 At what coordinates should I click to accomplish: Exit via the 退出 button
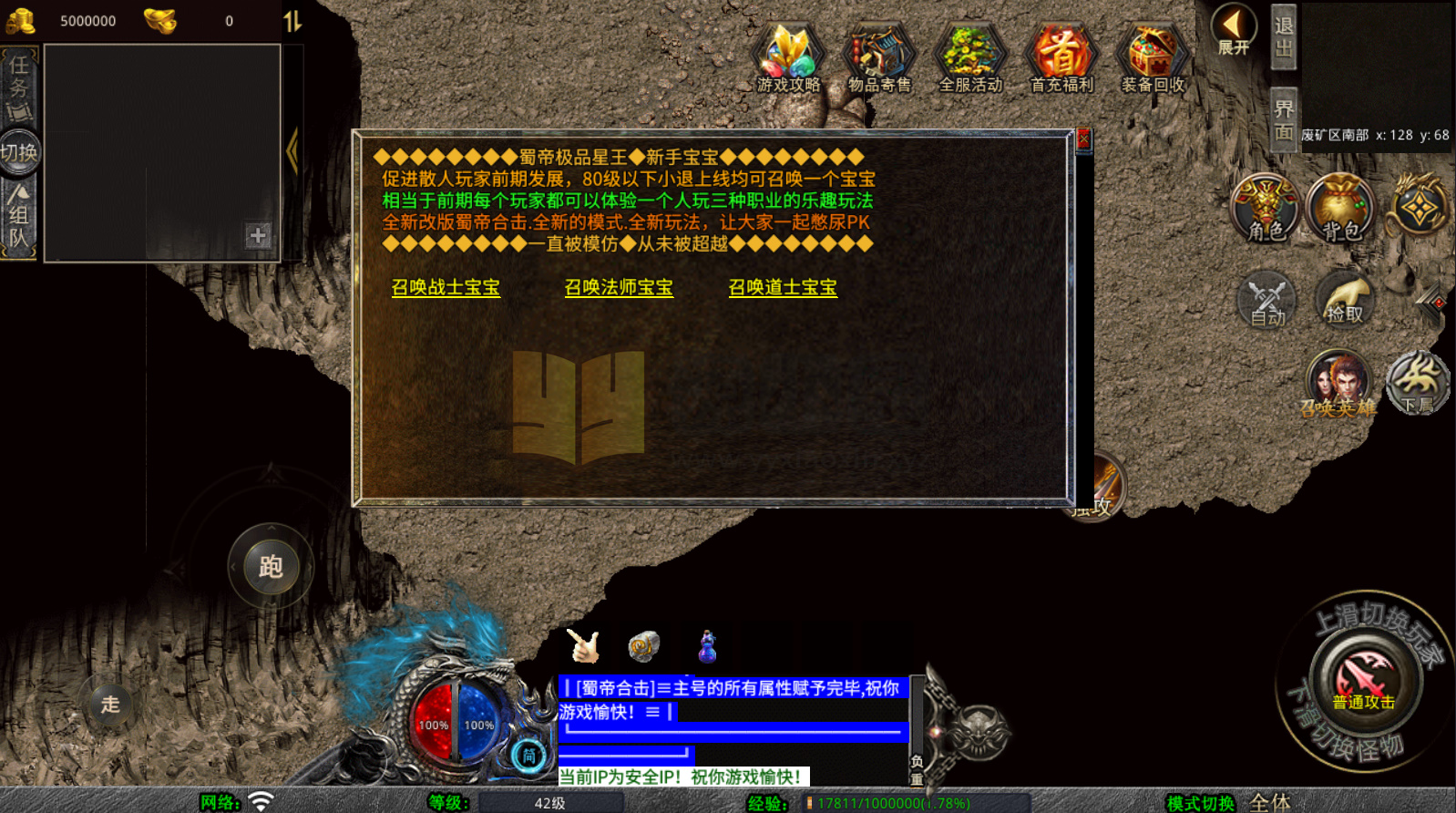tap(1283, 37)
